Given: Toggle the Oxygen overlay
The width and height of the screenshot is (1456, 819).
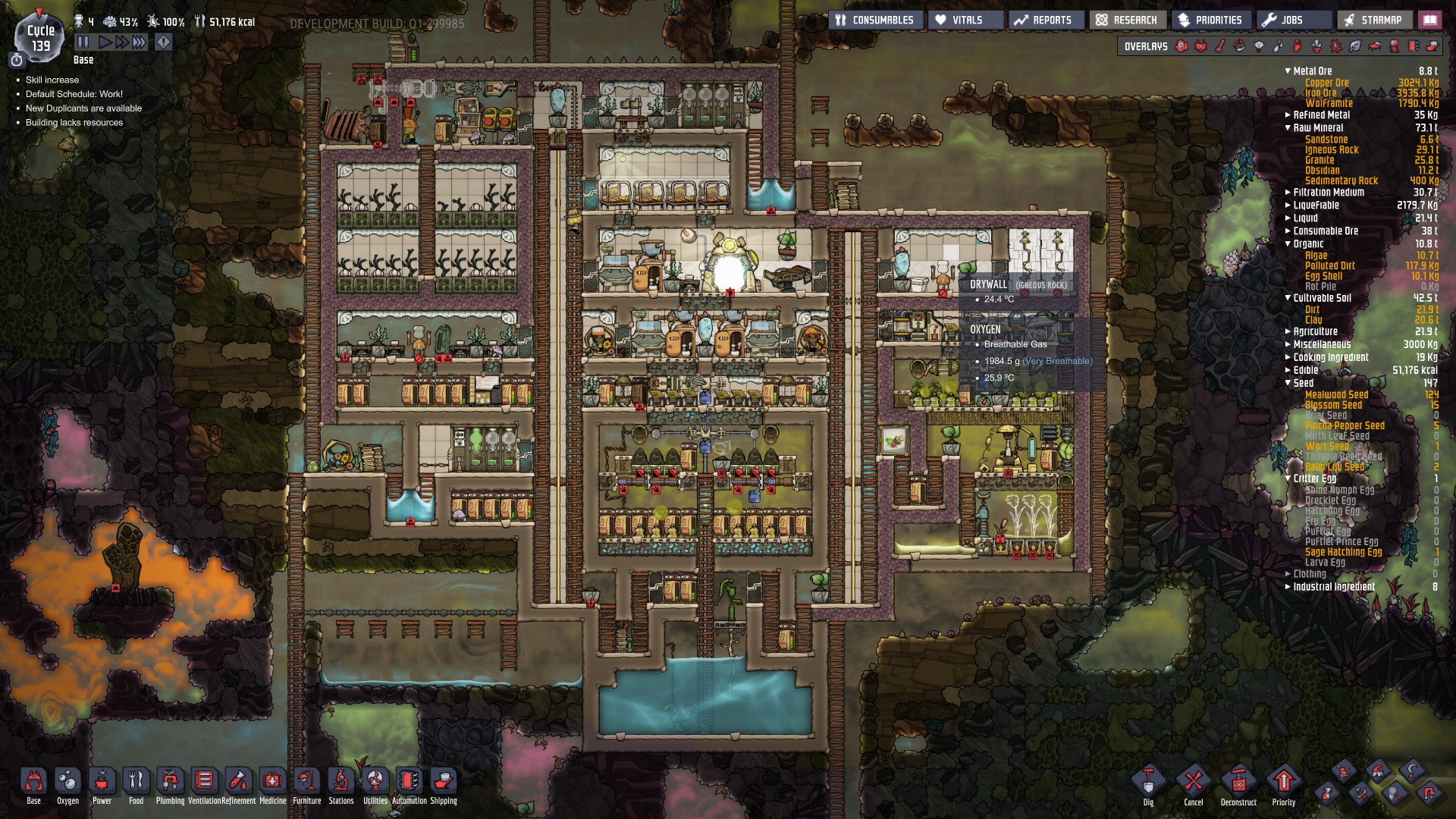Looking at the screenshot, I should [1181, 45].
